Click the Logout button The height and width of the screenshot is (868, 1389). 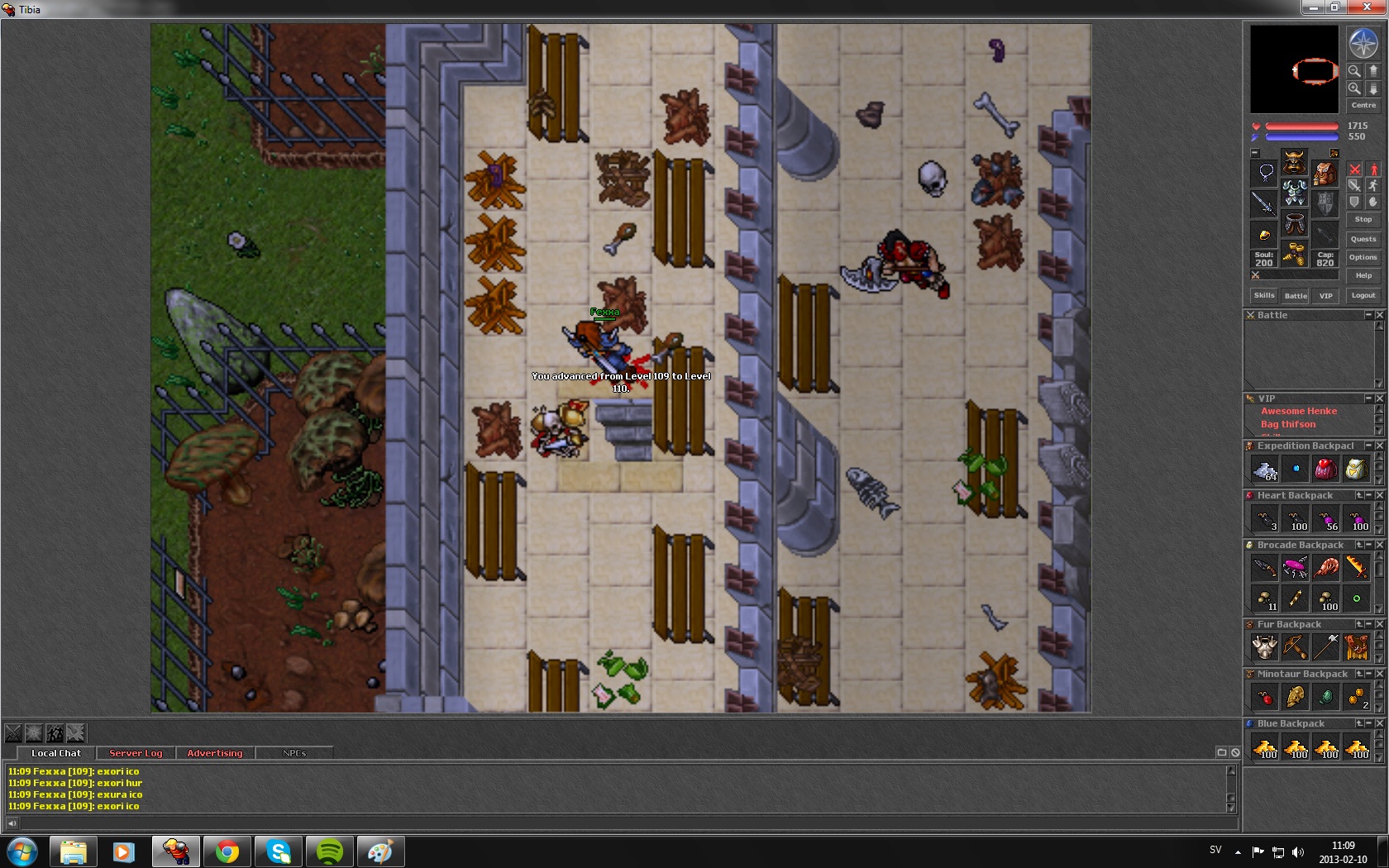click(x=1363, y=295)
